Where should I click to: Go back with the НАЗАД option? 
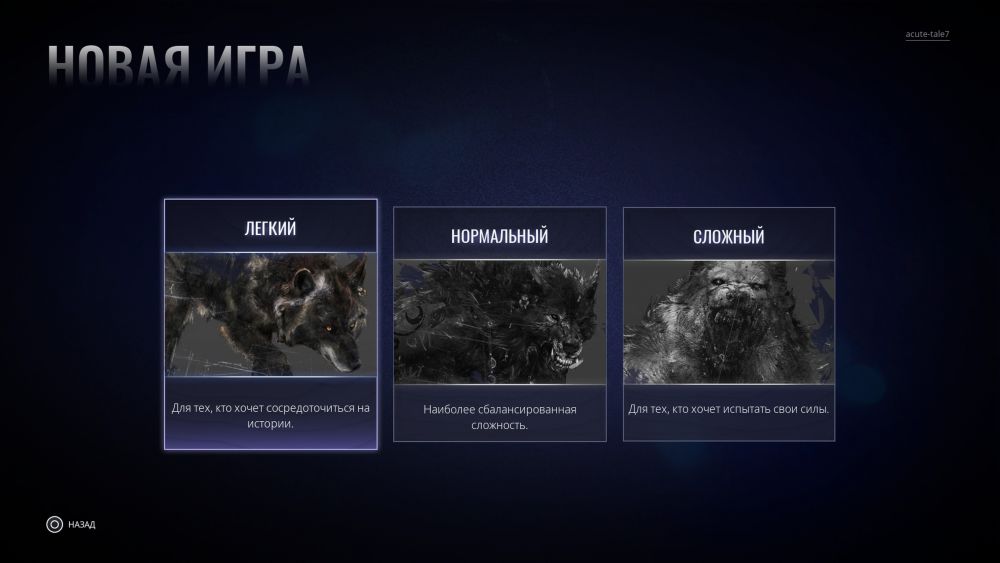point(70,524)
